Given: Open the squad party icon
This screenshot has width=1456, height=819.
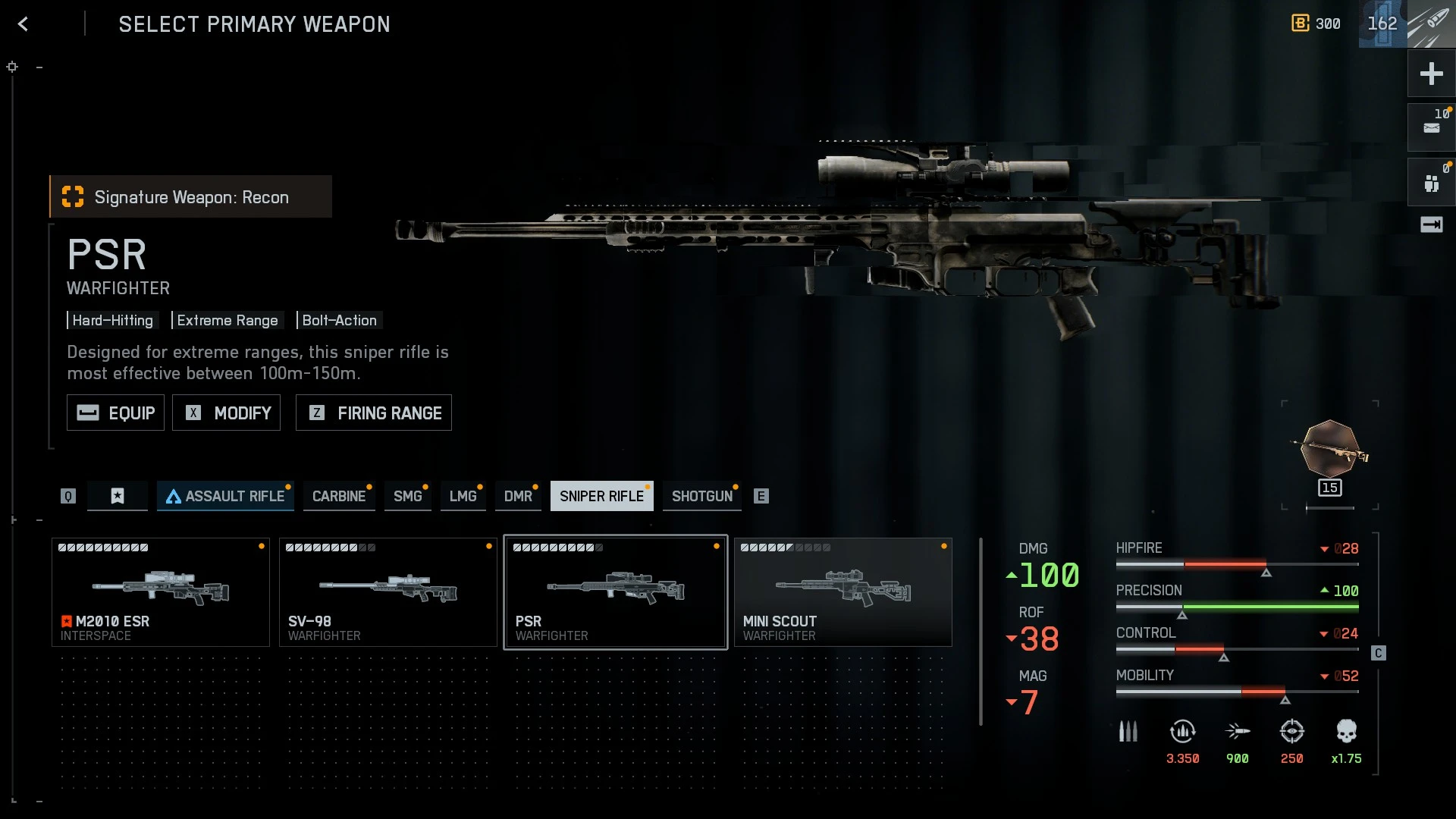Looking at the screenshot, I should (x=1431, y=183).
